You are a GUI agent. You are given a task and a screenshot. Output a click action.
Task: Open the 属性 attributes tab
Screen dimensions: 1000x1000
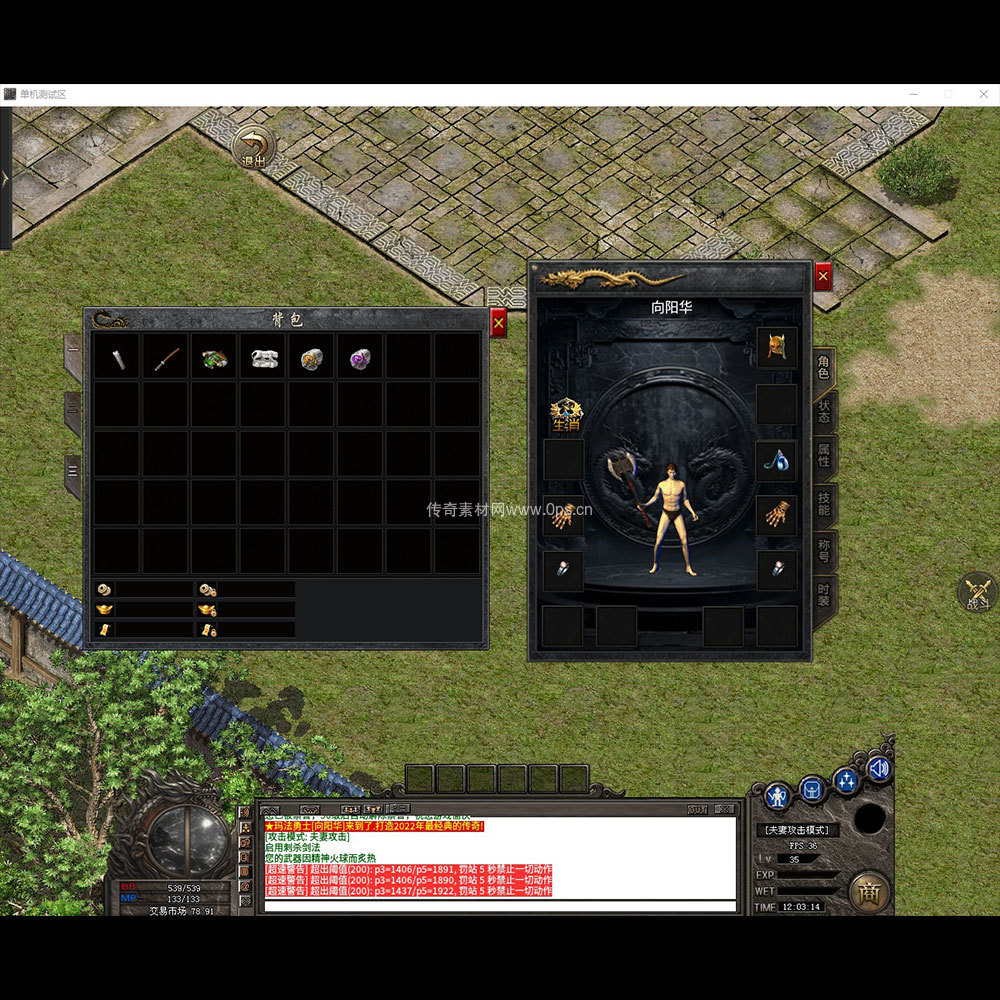click(823, 458)
